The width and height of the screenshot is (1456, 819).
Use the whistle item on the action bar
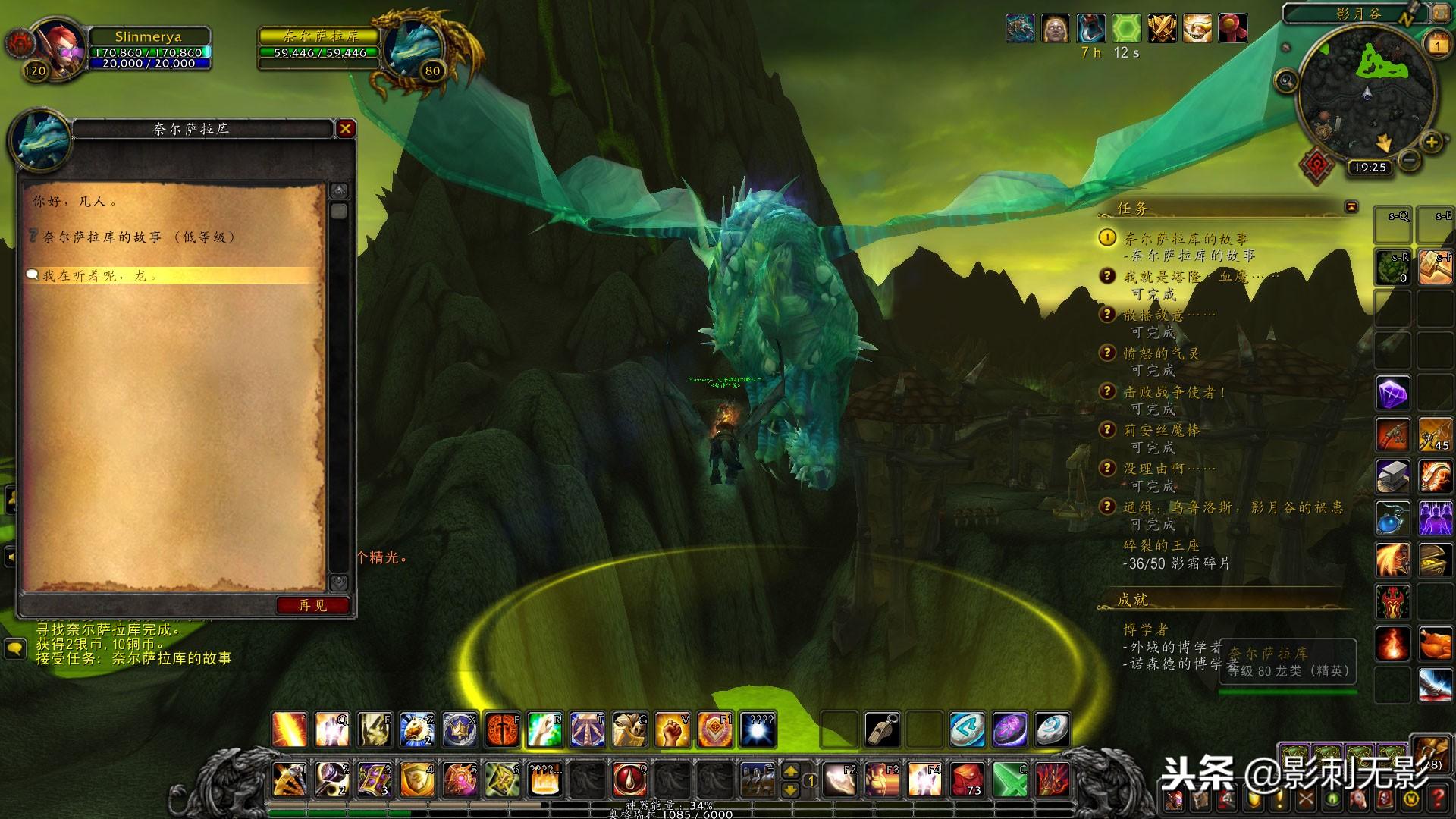click(x=882, y=730)
